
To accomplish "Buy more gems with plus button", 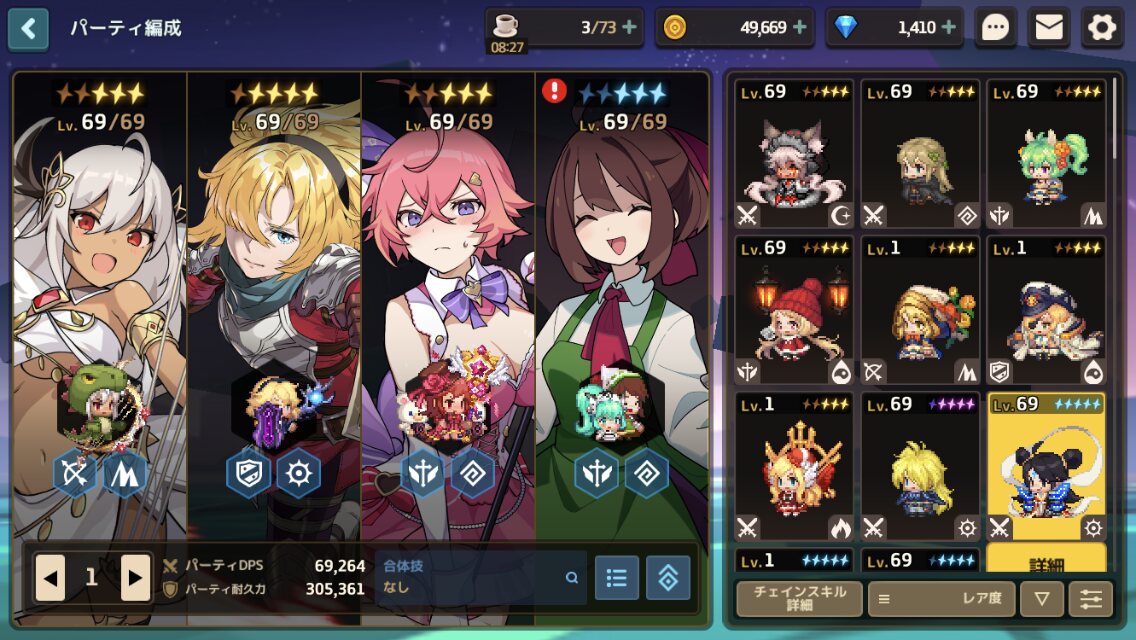I will [x=948, y=28].
